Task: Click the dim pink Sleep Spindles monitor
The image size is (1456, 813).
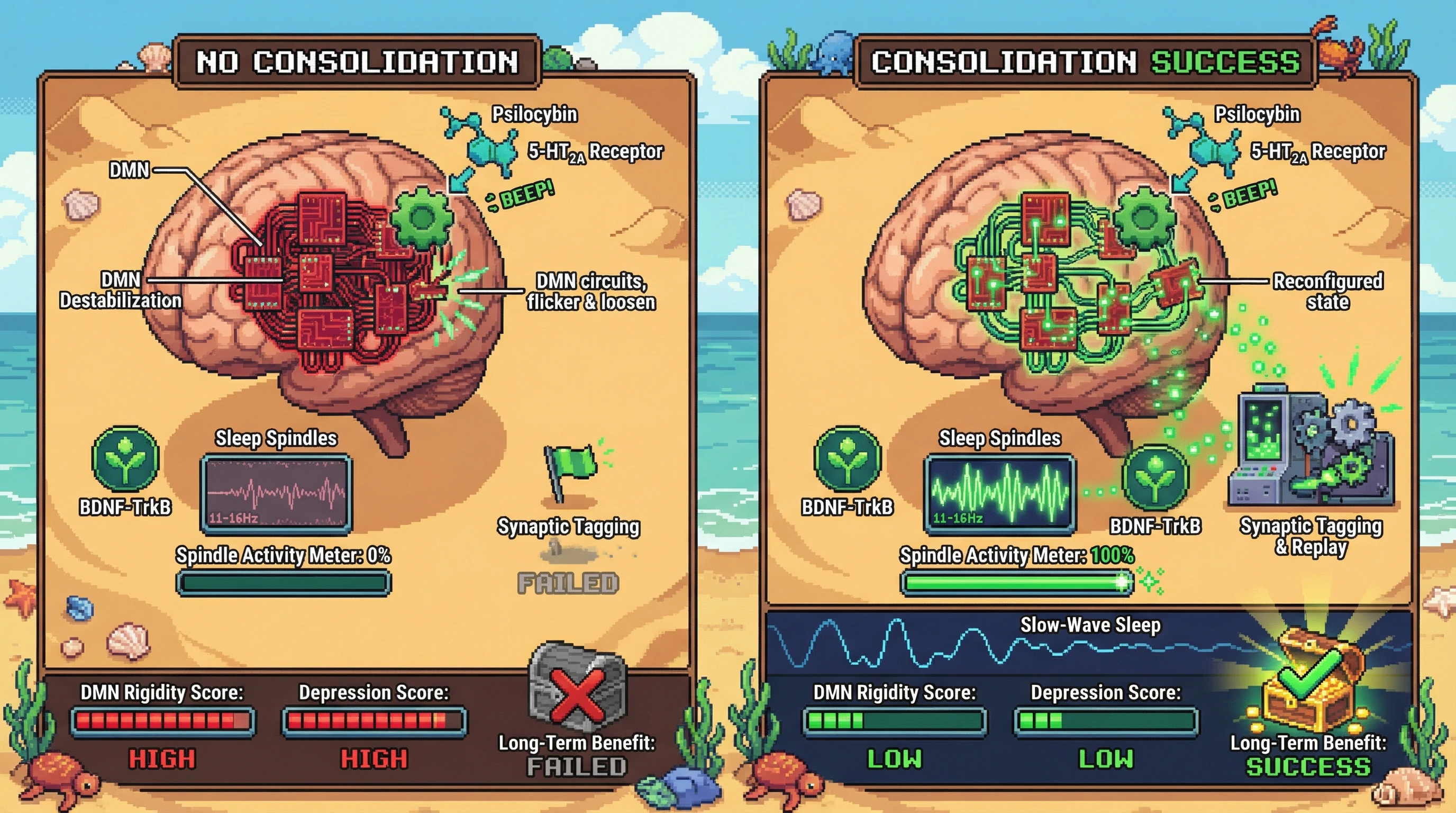Action: pos(276,493)
